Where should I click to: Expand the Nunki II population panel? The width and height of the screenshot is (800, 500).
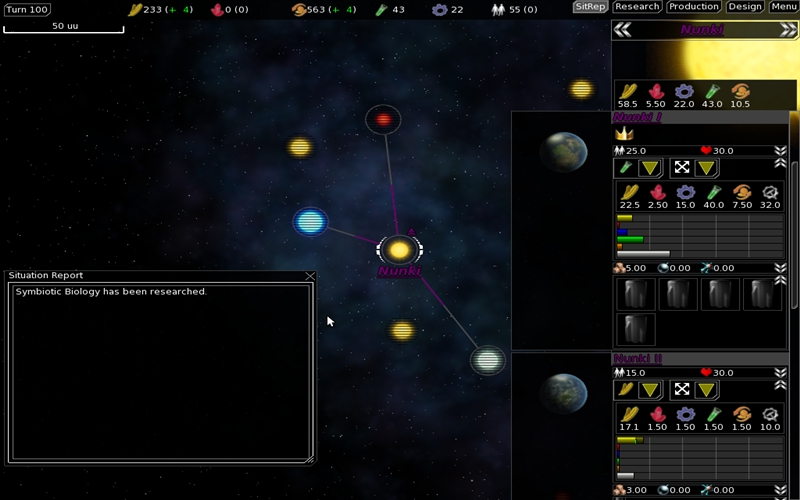[780, 373]
